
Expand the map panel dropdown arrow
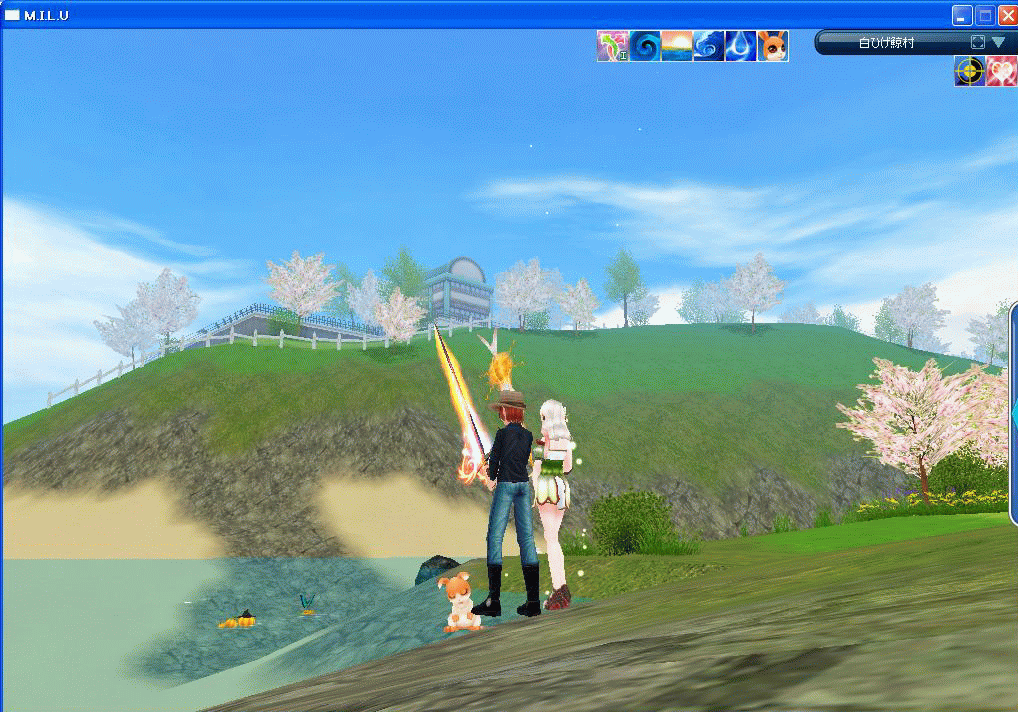tap(998, 43)
